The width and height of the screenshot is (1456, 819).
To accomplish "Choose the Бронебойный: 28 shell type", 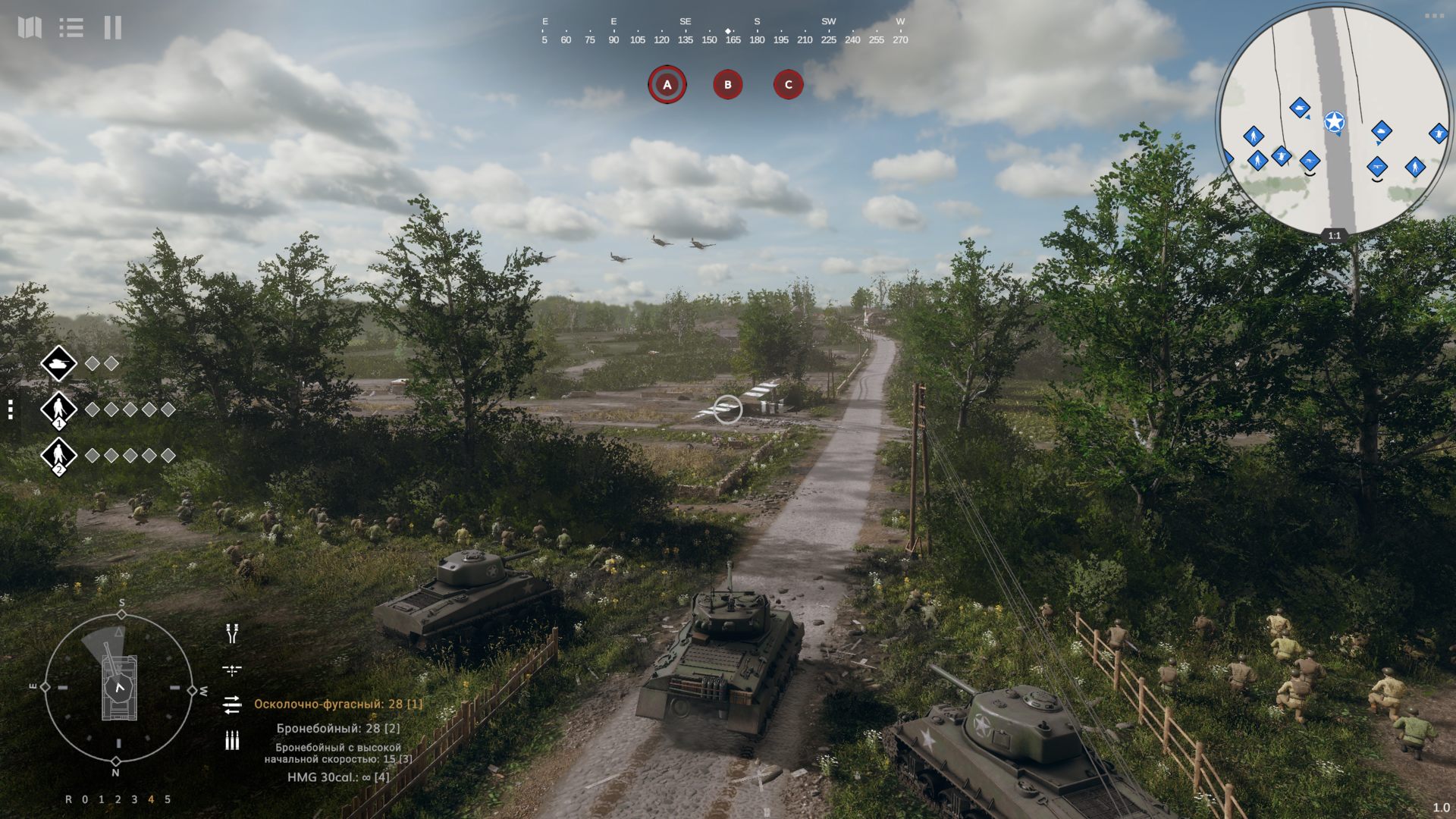I will [338, 728].
